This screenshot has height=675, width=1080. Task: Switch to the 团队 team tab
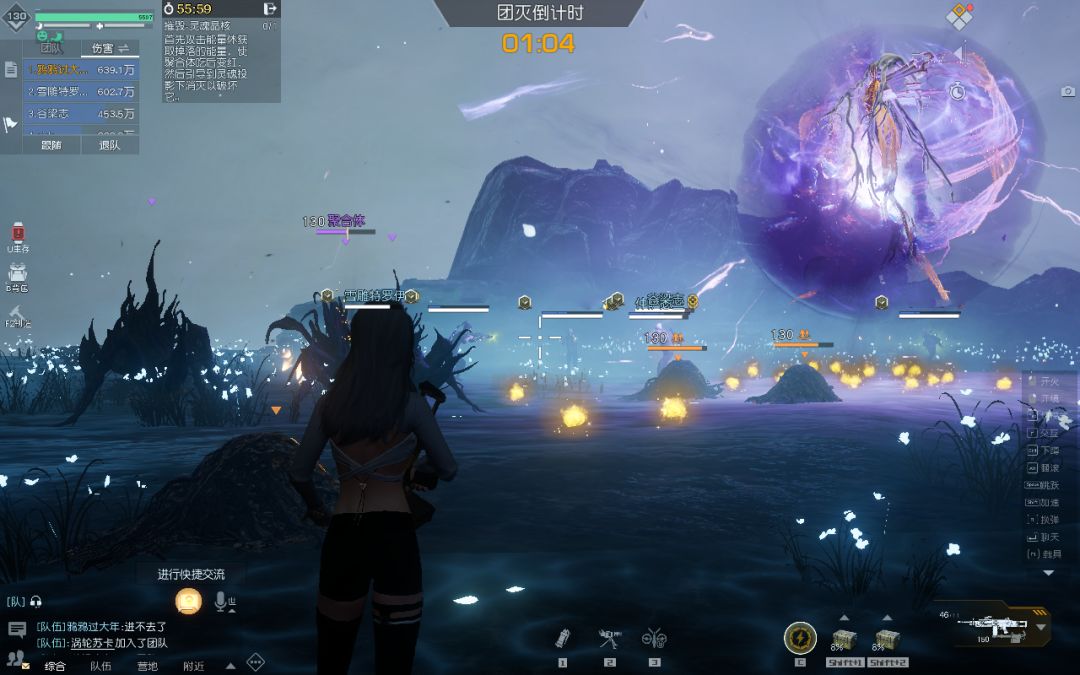click(x=51, y=48)
